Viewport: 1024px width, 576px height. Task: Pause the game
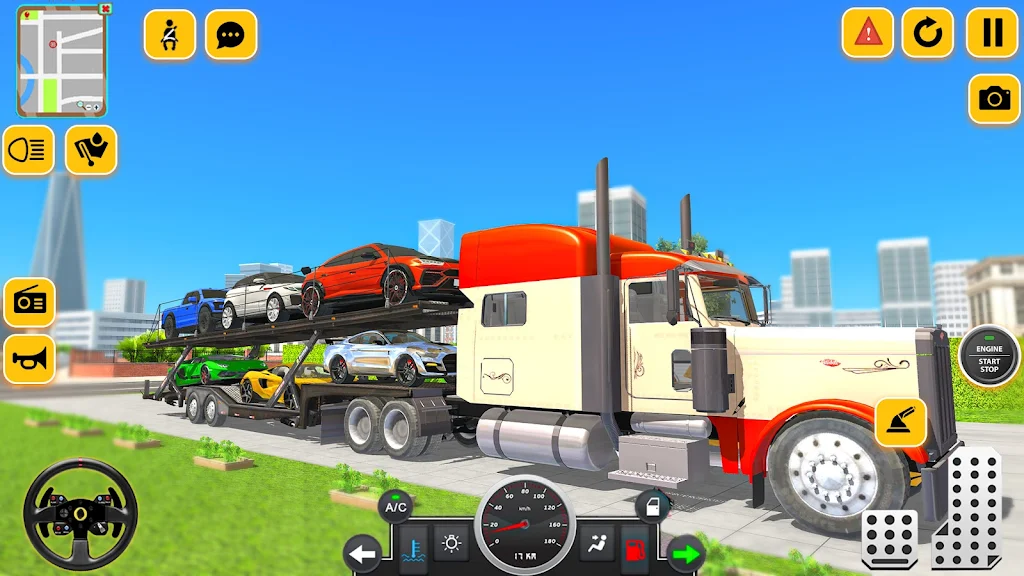(992, 33)
